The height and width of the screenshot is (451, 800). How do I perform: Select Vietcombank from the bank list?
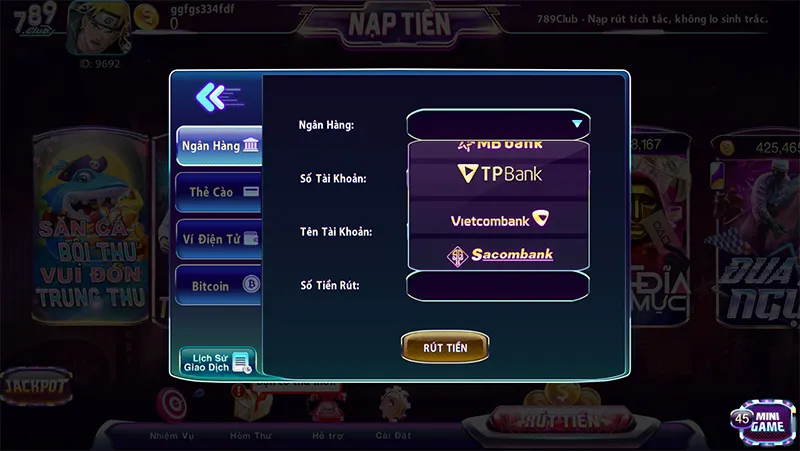(499, 218)
